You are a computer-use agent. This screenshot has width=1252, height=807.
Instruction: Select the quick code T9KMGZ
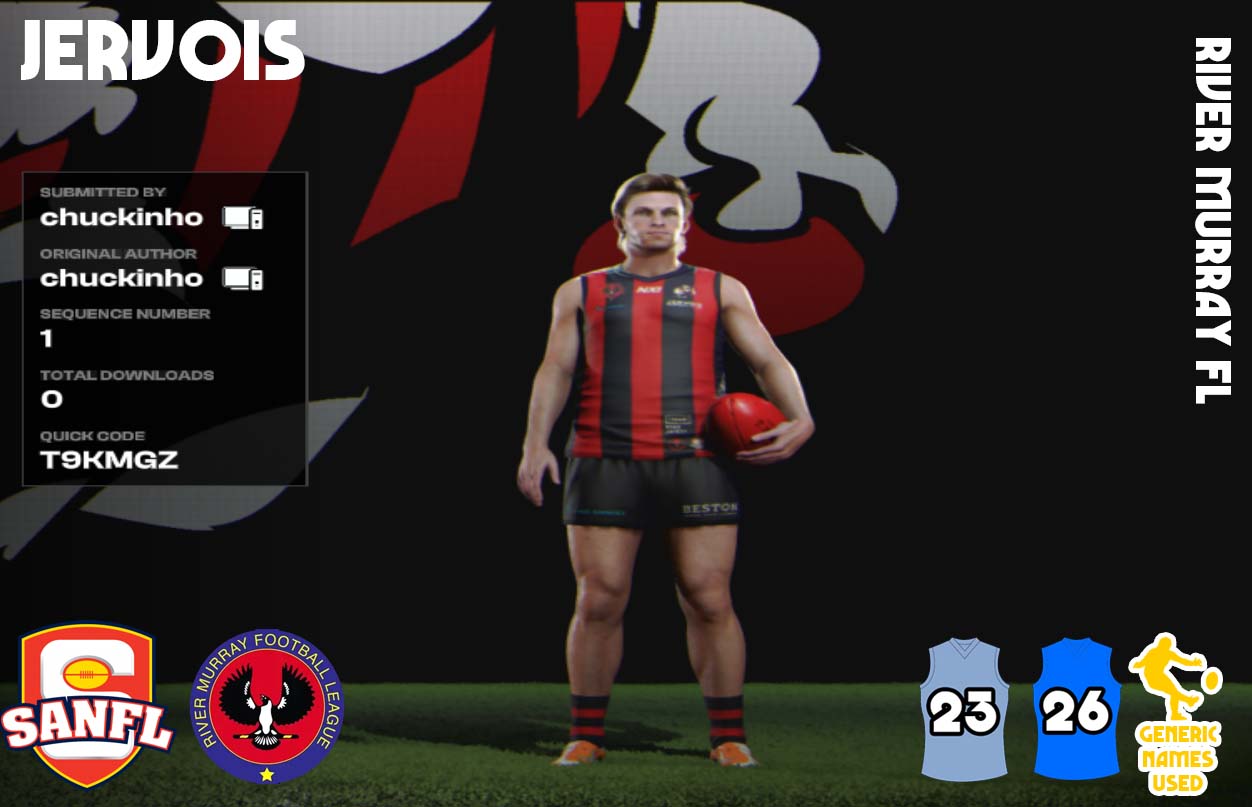tap(109, 460)
